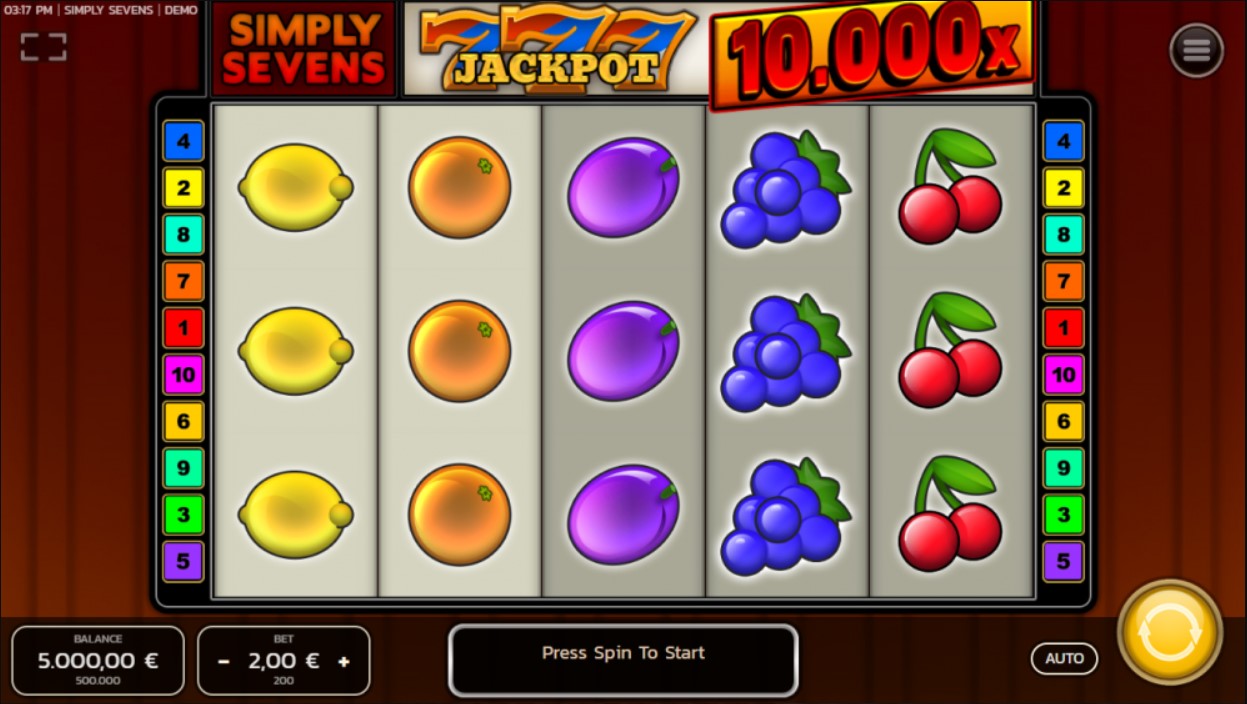
Task: Toggle fullscreen mode
Action: pos(43,46)
